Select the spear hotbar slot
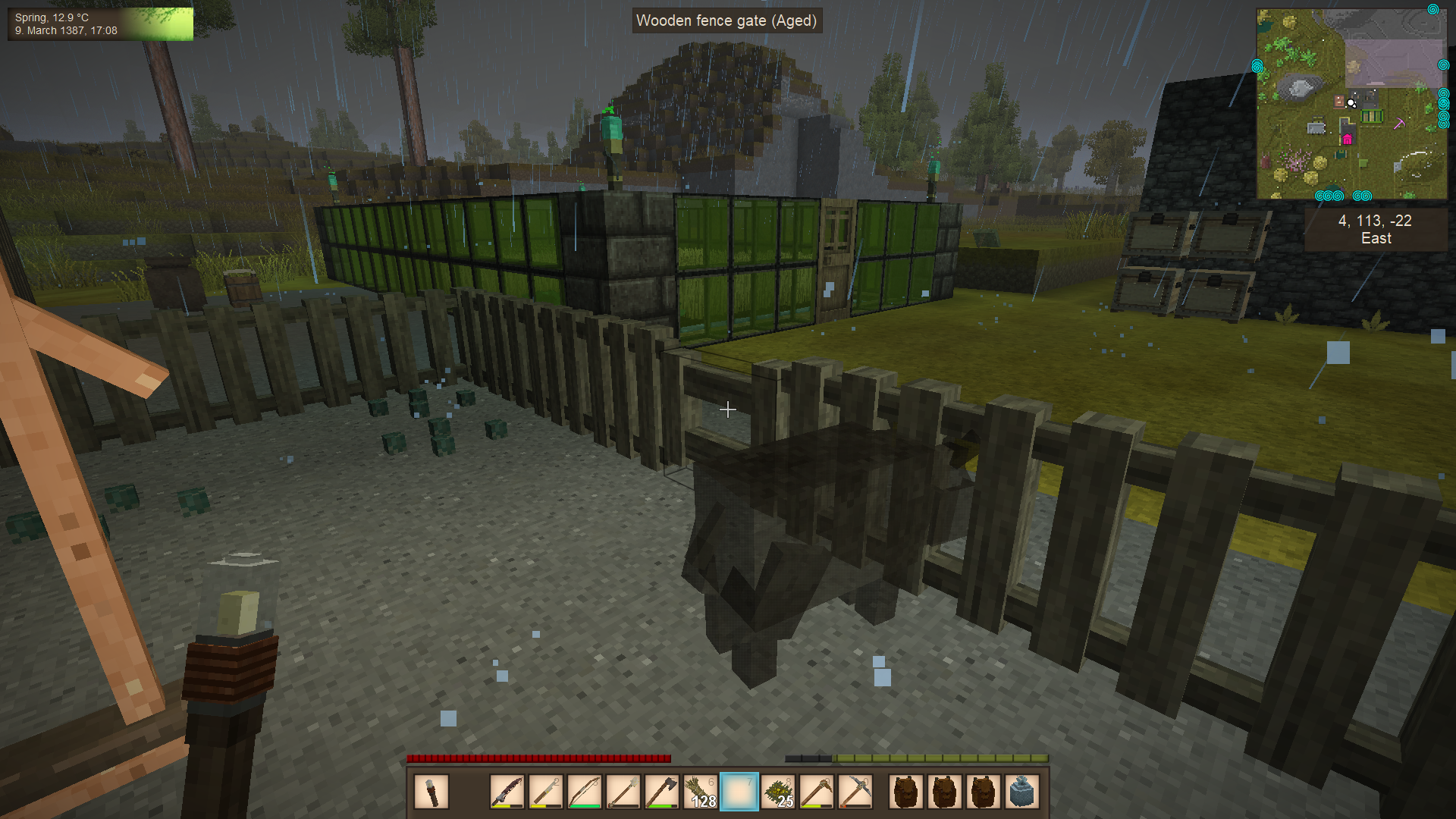The width and height of the screenshot is (1456, 819). 623,792
